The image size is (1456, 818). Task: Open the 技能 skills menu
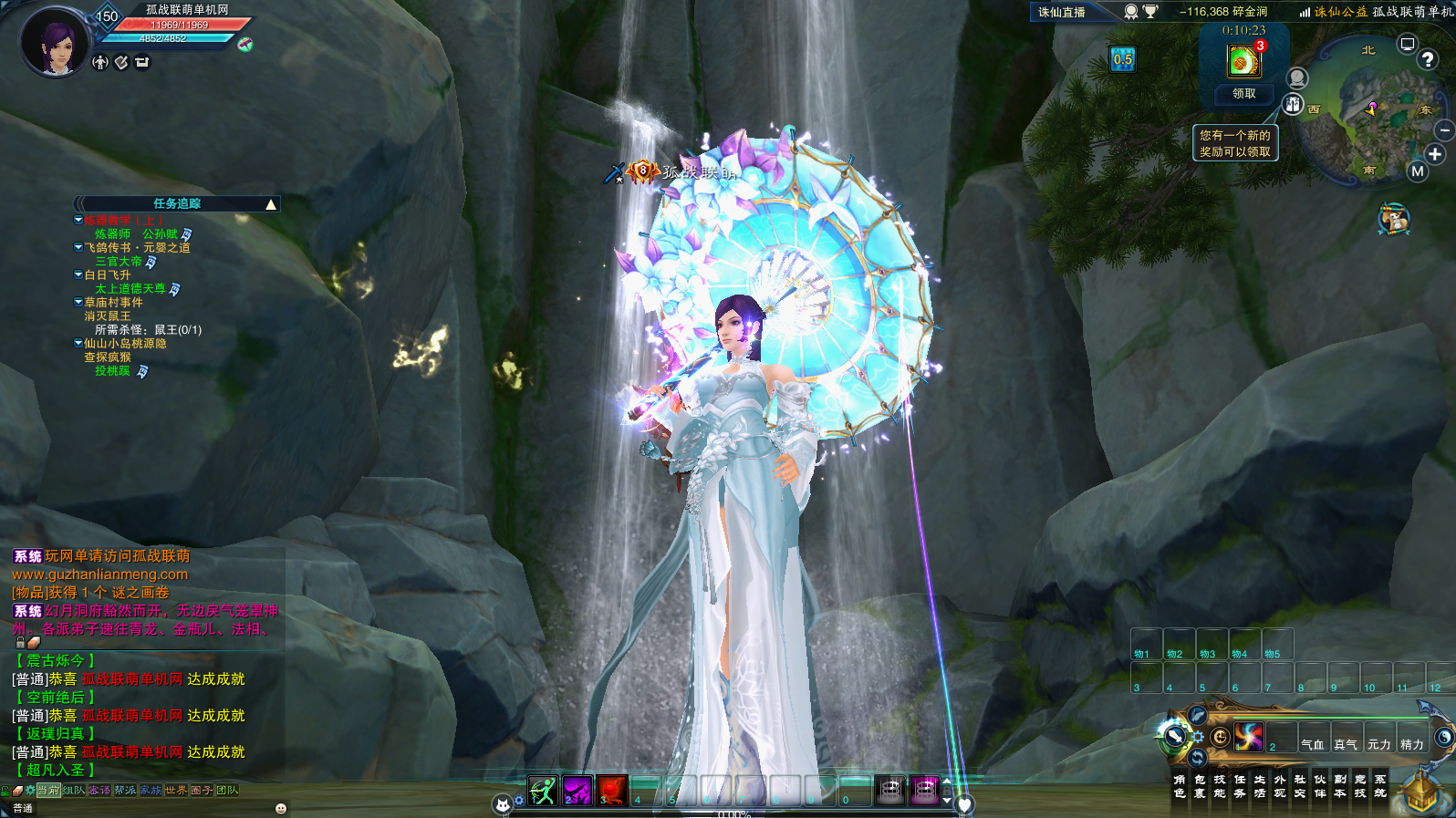1220,786
